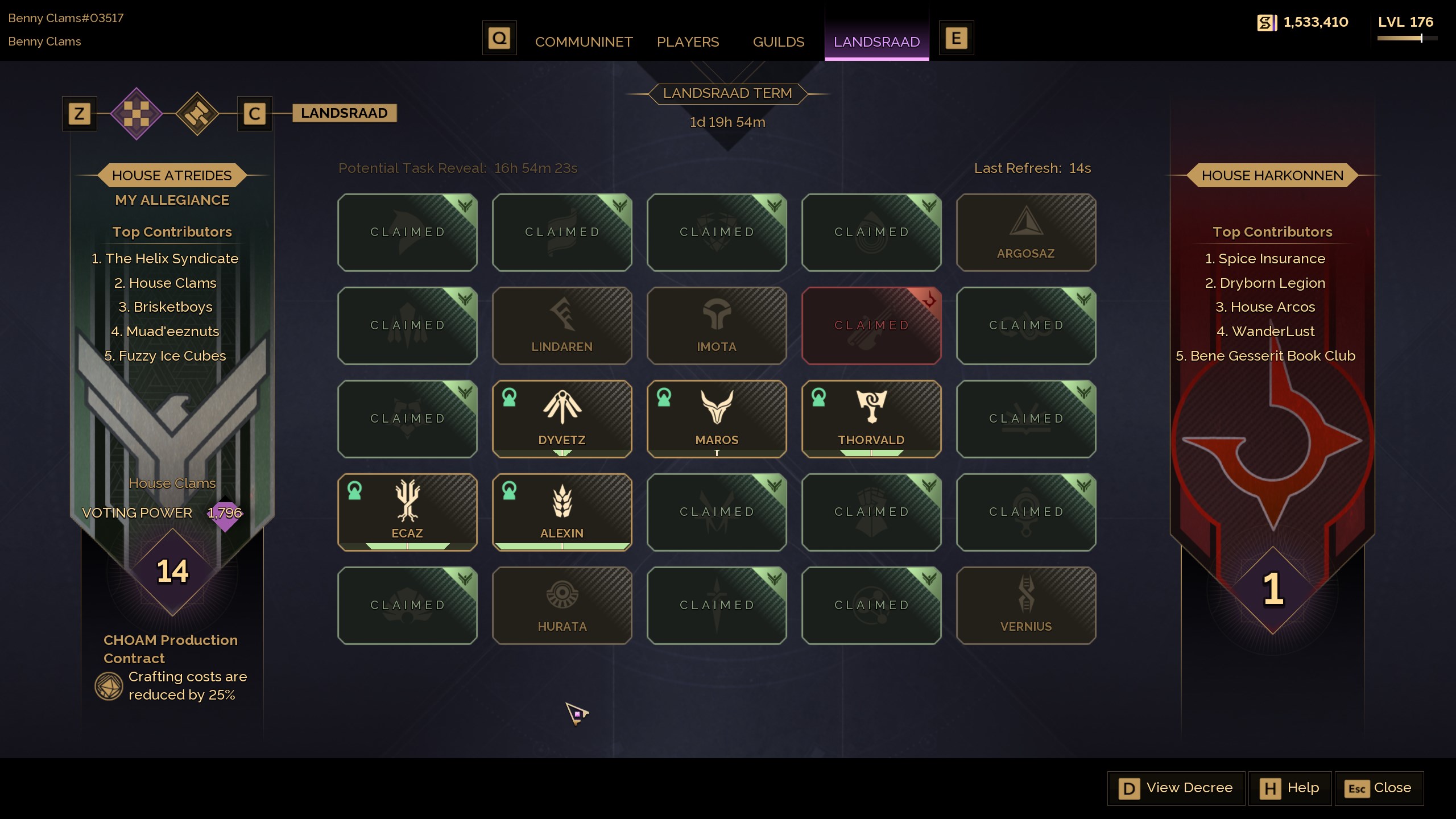
Task: Select the Ecaz house task
Action: [x=407, y=512]
